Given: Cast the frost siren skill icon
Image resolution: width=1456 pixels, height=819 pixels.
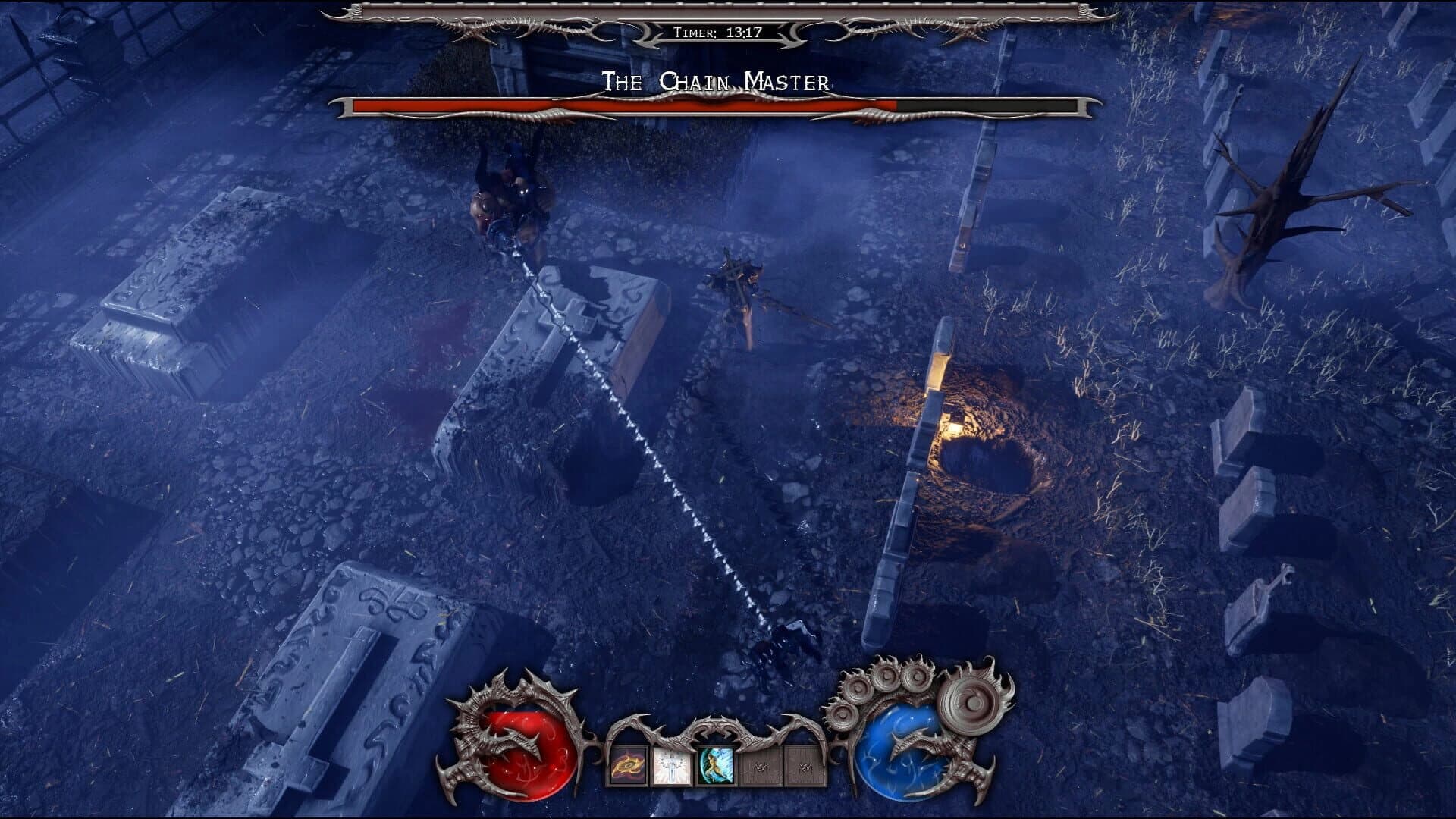Looking at the screenshot, I should point(713,766).
